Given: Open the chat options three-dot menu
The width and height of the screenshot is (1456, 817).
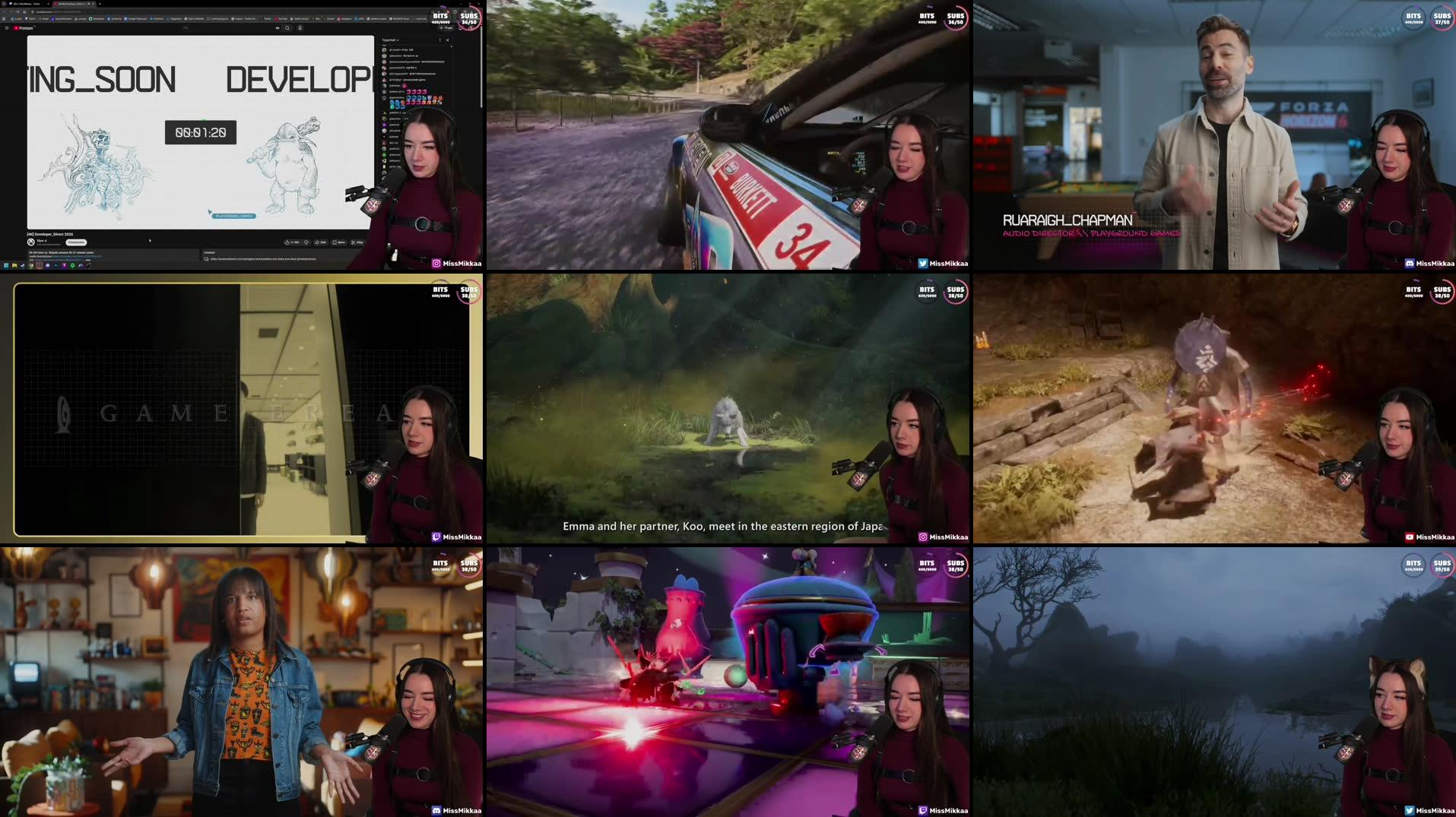Looking at the screenshot, I should tap(439, 40).
